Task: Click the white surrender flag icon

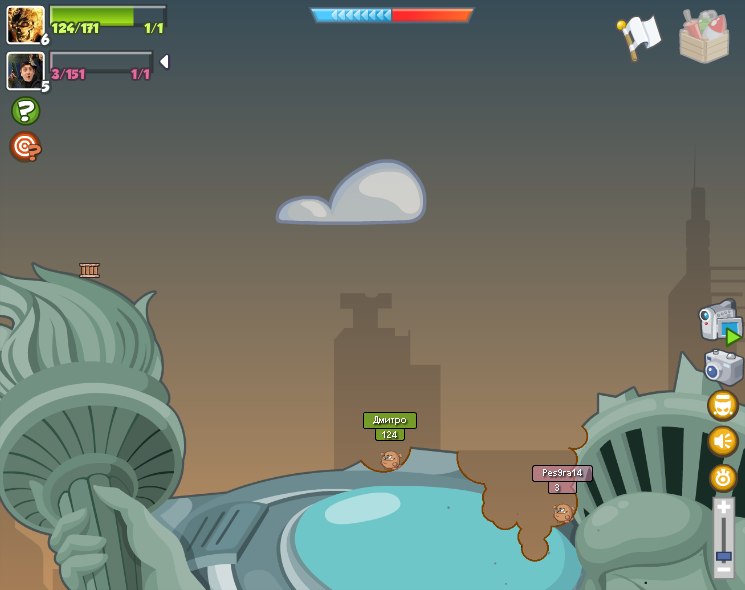Action: coord(638,36)
